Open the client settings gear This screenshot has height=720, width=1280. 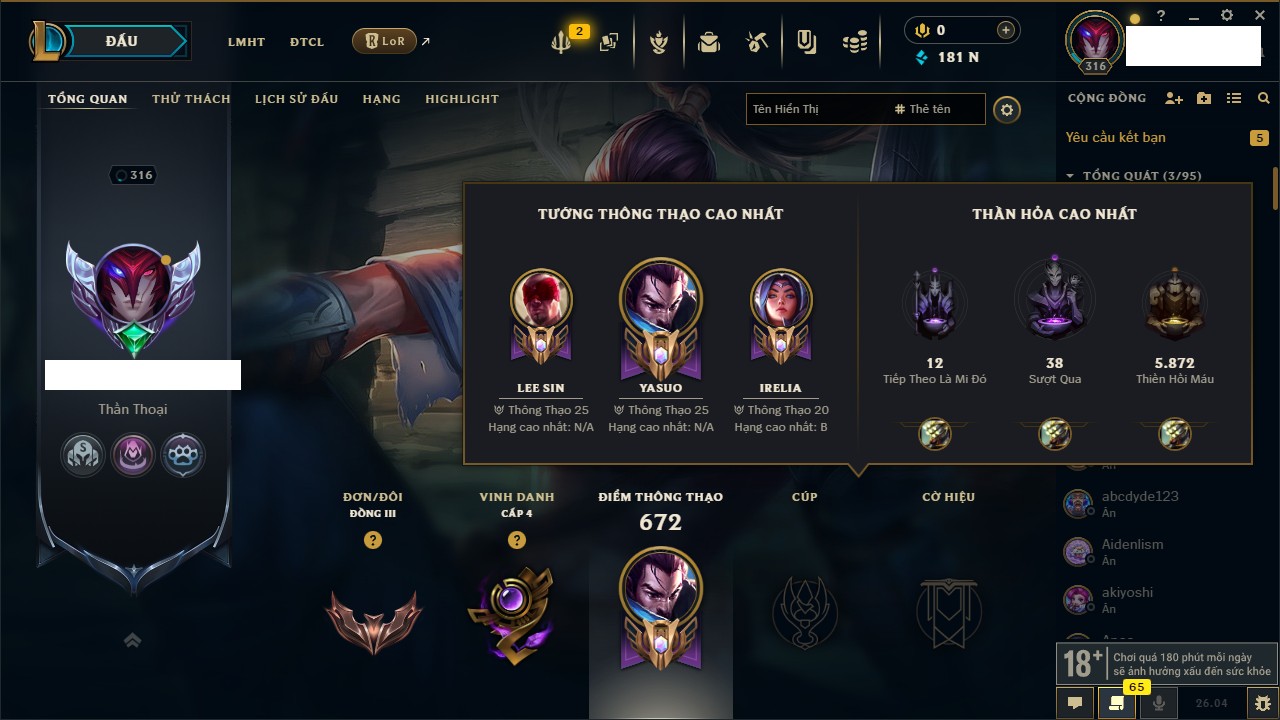point(1227,16)
